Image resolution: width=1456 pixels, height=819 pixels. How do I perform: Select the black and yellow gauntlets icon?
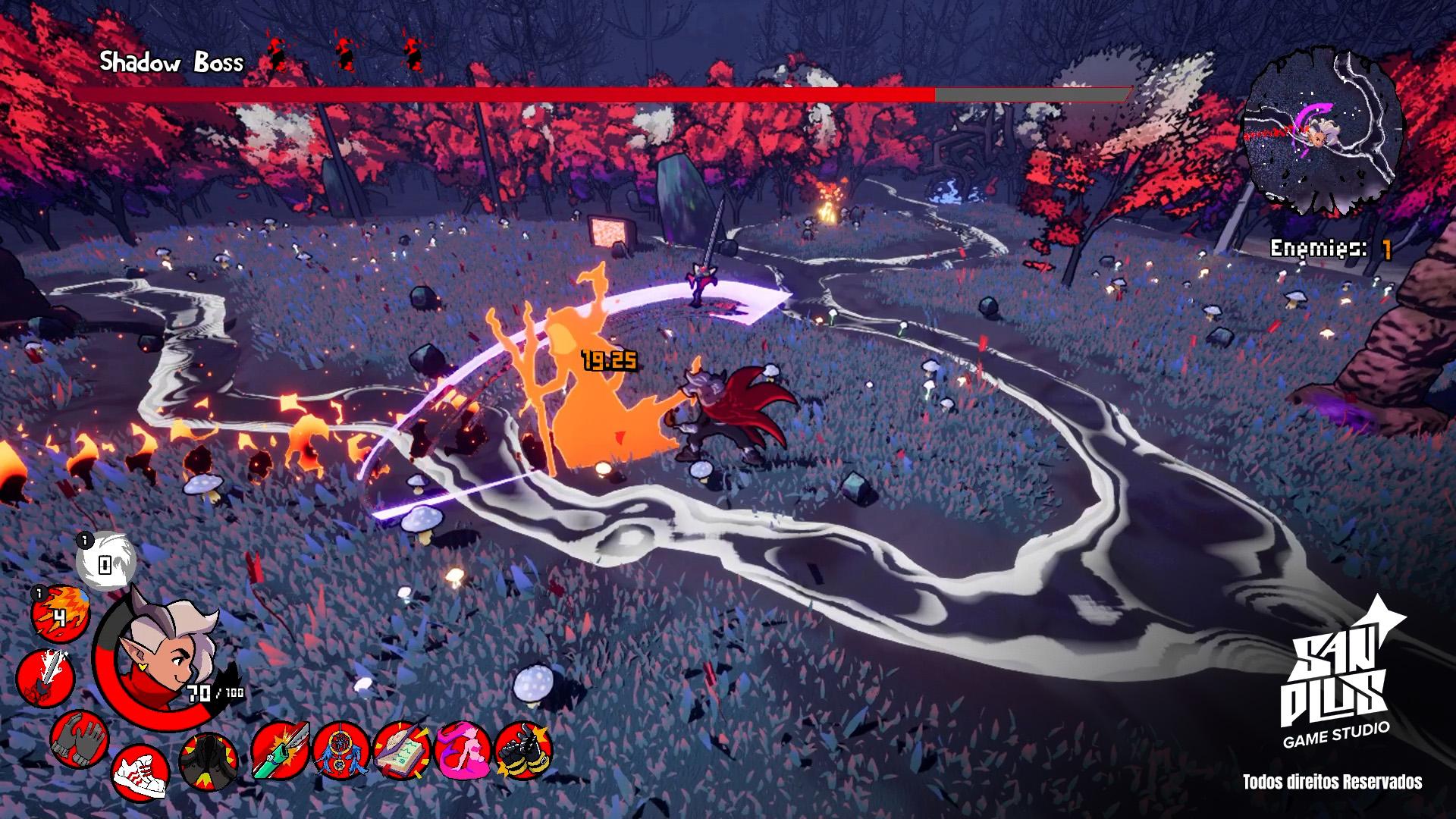coord(523,750)
